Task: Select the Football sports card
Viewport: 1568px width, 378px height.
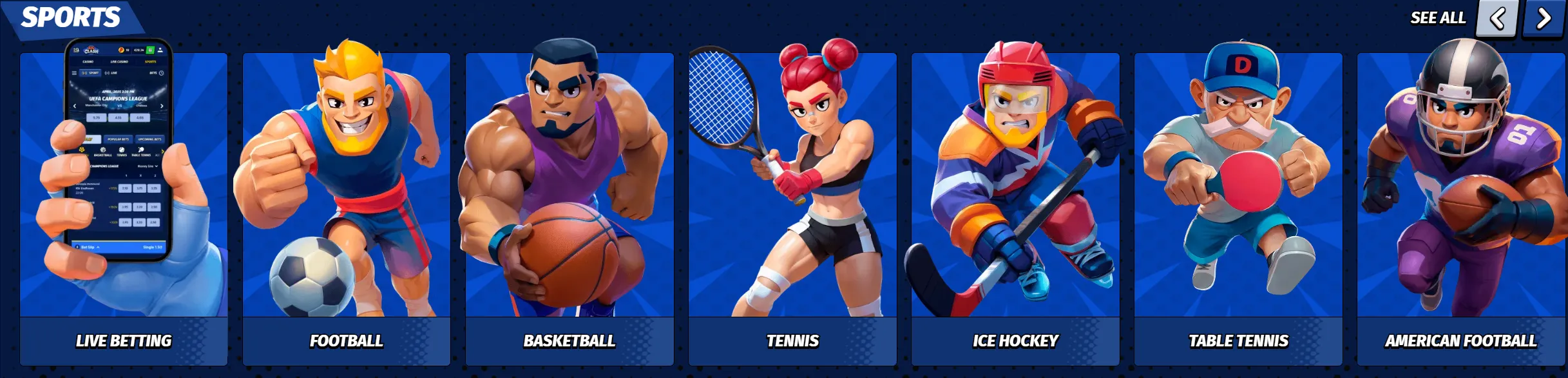Action: (347, 210)
